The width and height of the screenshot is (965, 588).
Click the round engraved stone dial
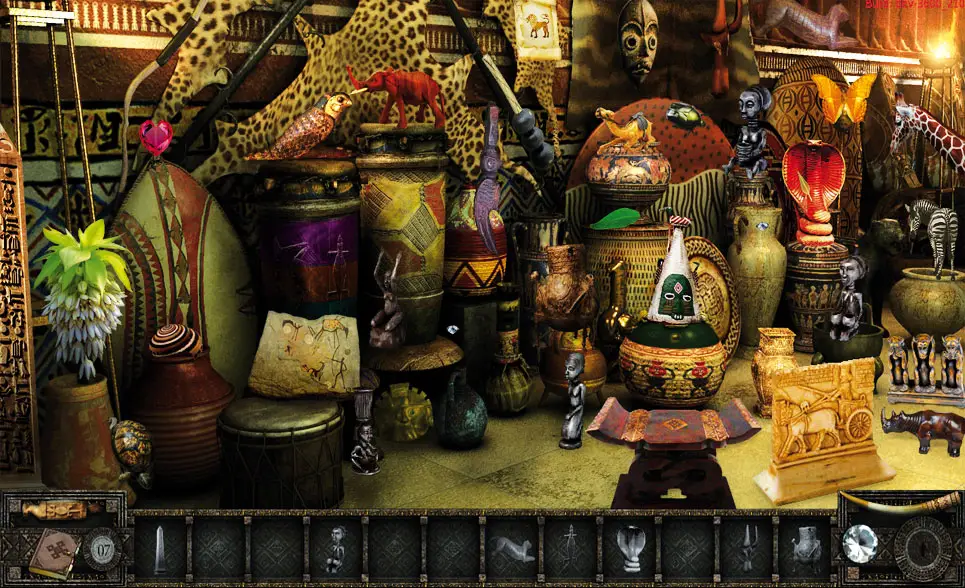click(x=922, y=548)
